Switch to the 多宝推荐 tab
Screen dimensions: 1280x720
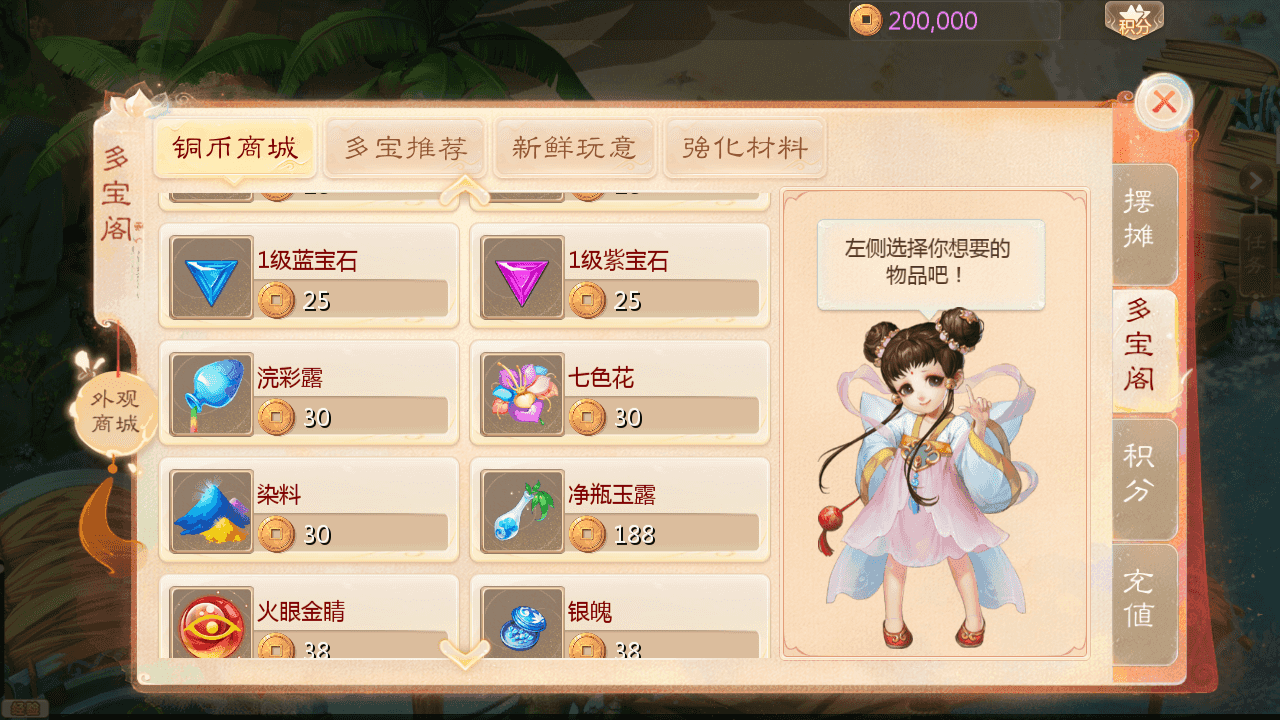coord(405,146)
